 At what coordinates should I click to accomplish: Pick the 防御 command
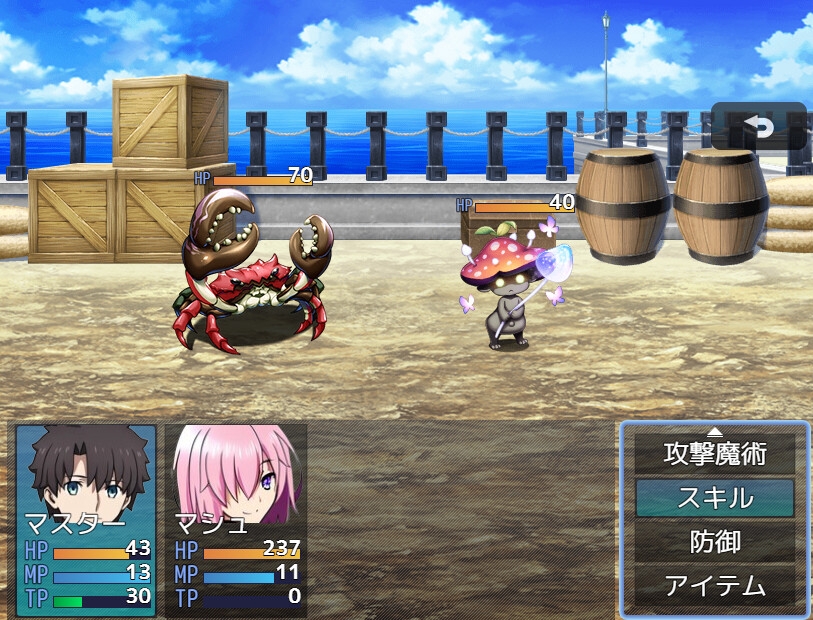tap(714, 542)
